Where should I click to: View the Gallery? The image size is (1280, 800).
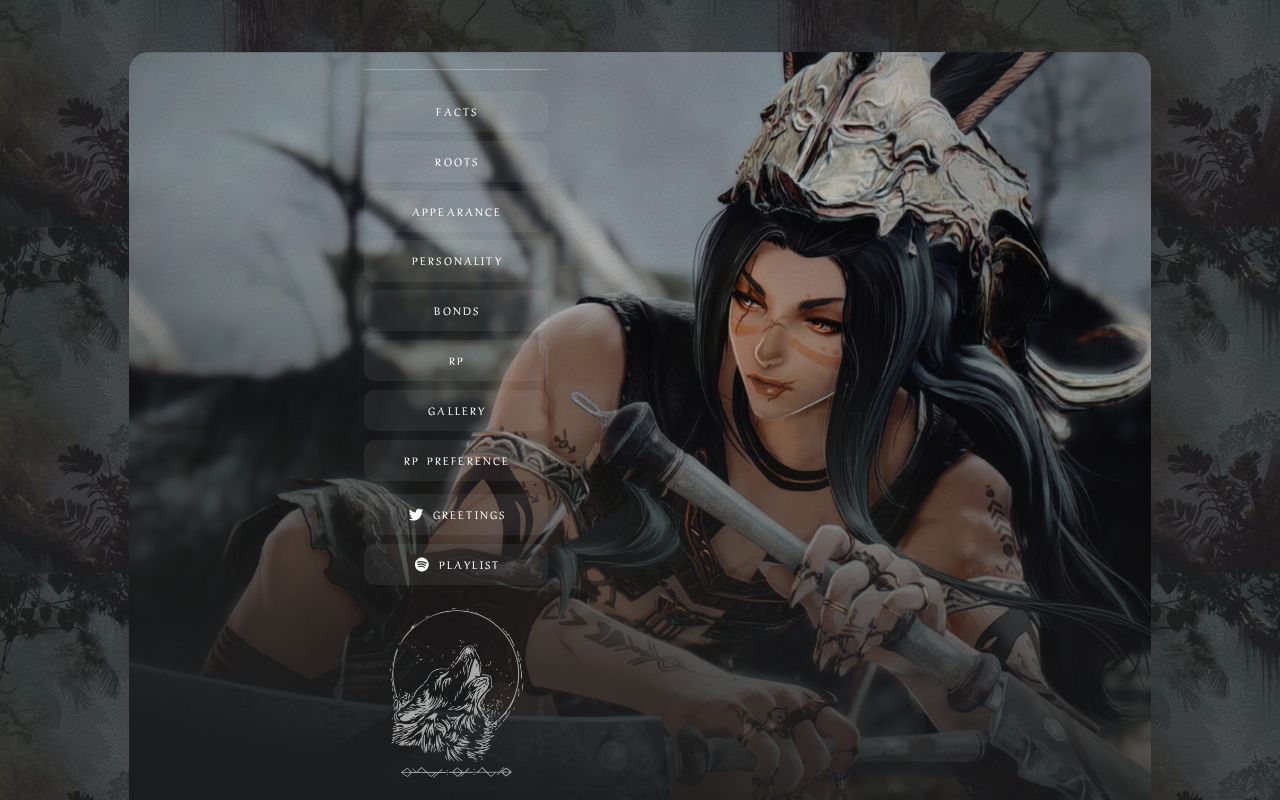[x=456, y=411]
